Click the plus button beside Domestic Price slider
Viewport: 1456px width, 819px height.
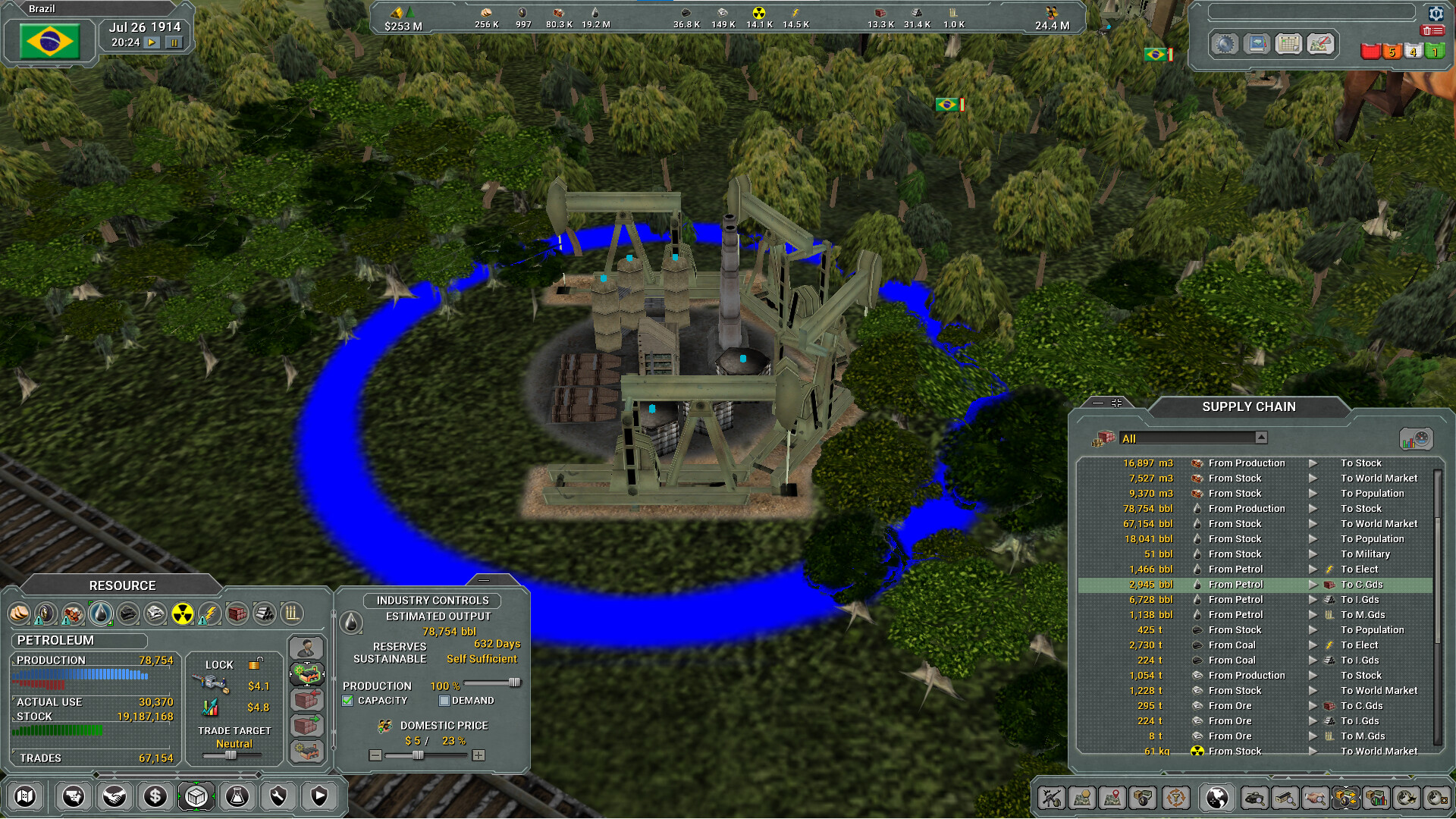tap(478, 755)
